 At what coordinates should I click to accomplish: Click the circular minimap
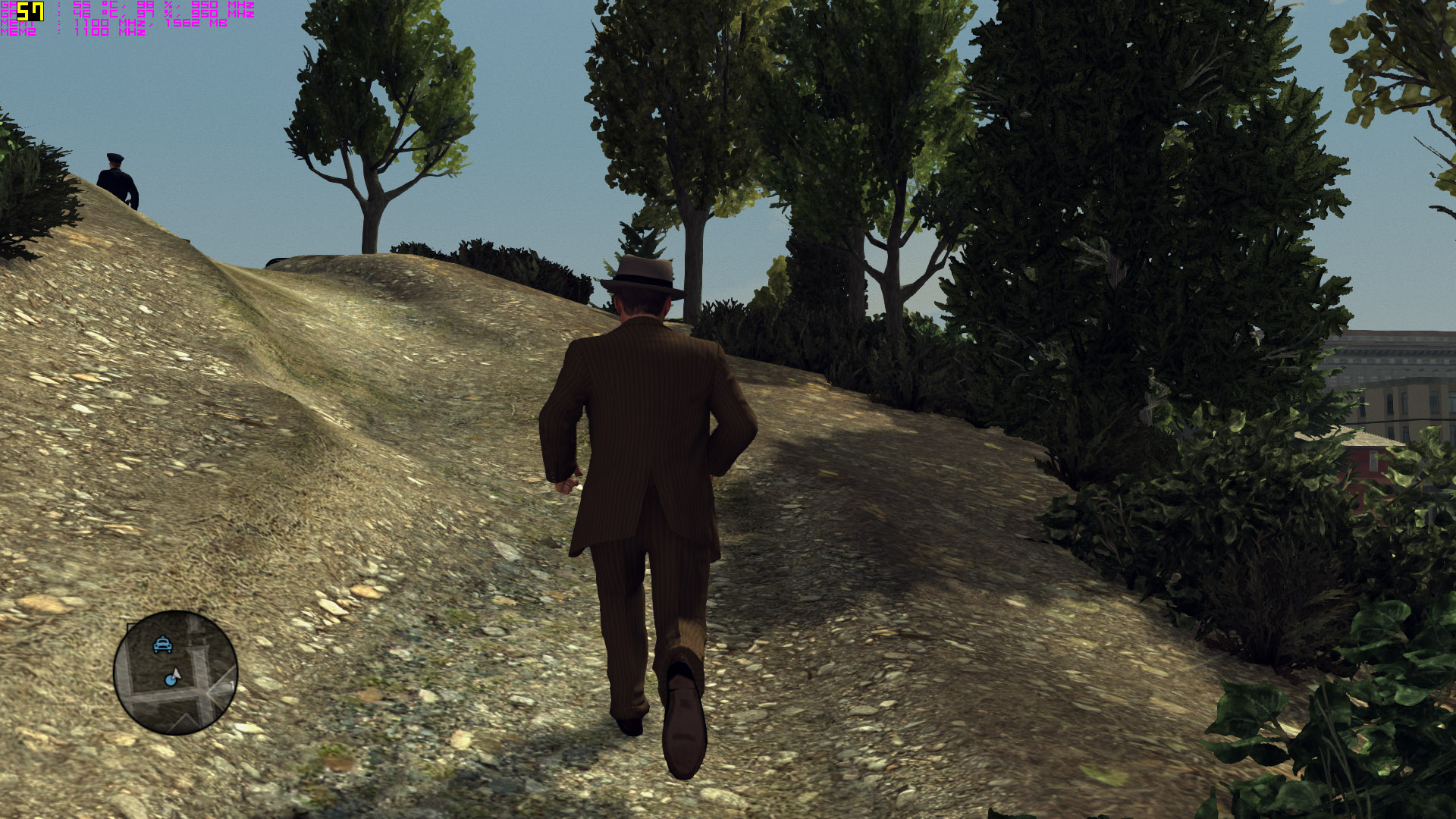point(175,672)
